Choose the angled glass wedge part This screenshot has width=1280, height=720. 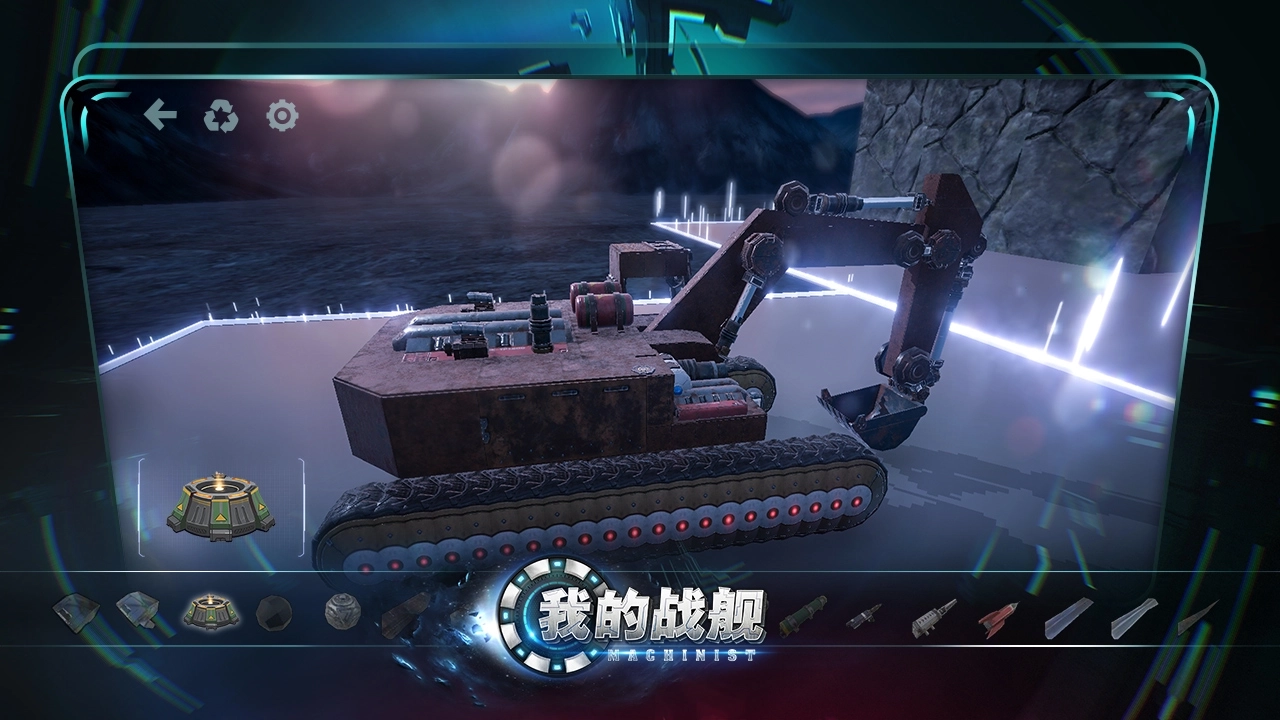[x=140, y=613]
